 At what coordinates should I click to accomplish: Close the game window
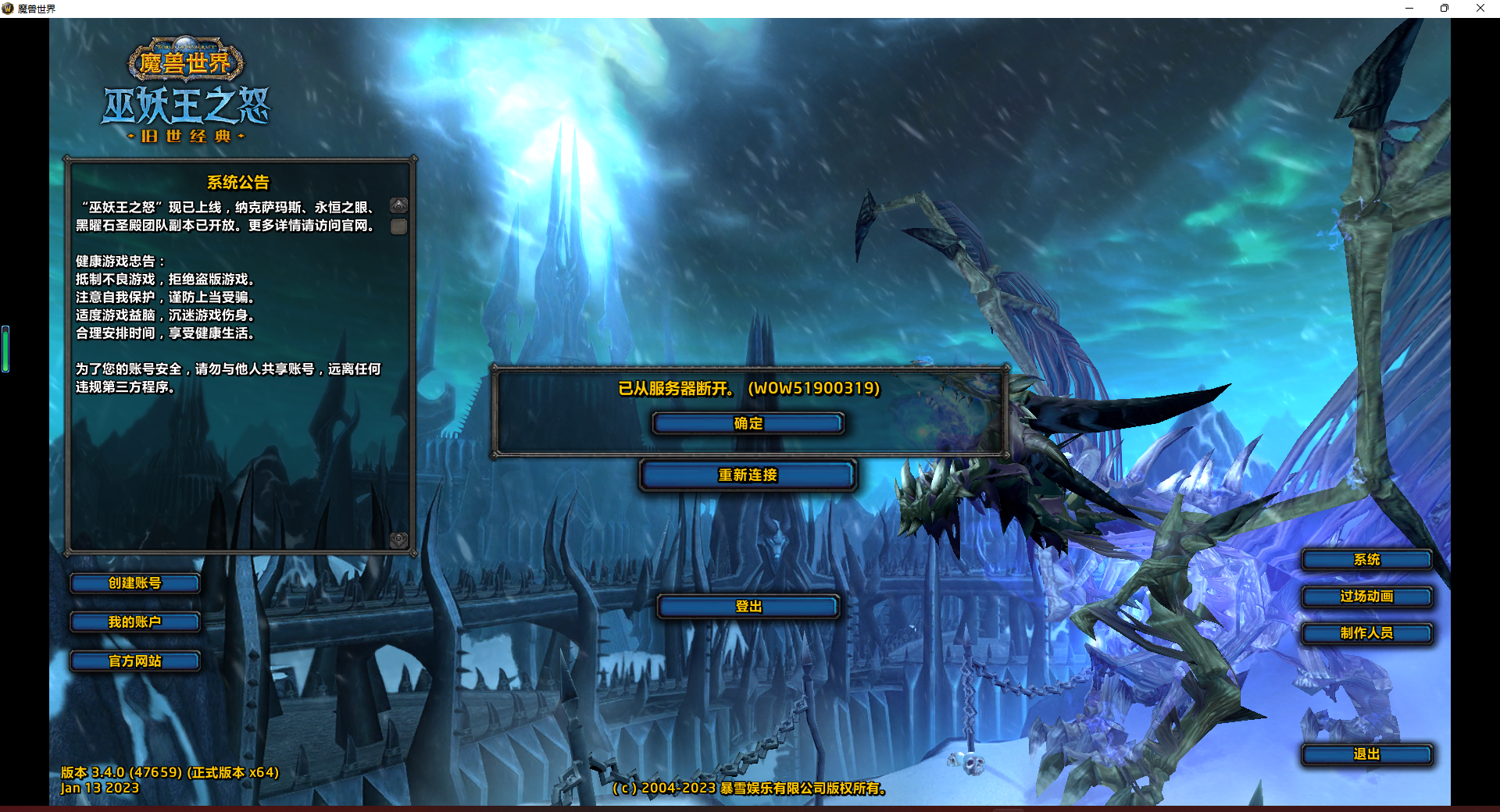(1480, 9)
